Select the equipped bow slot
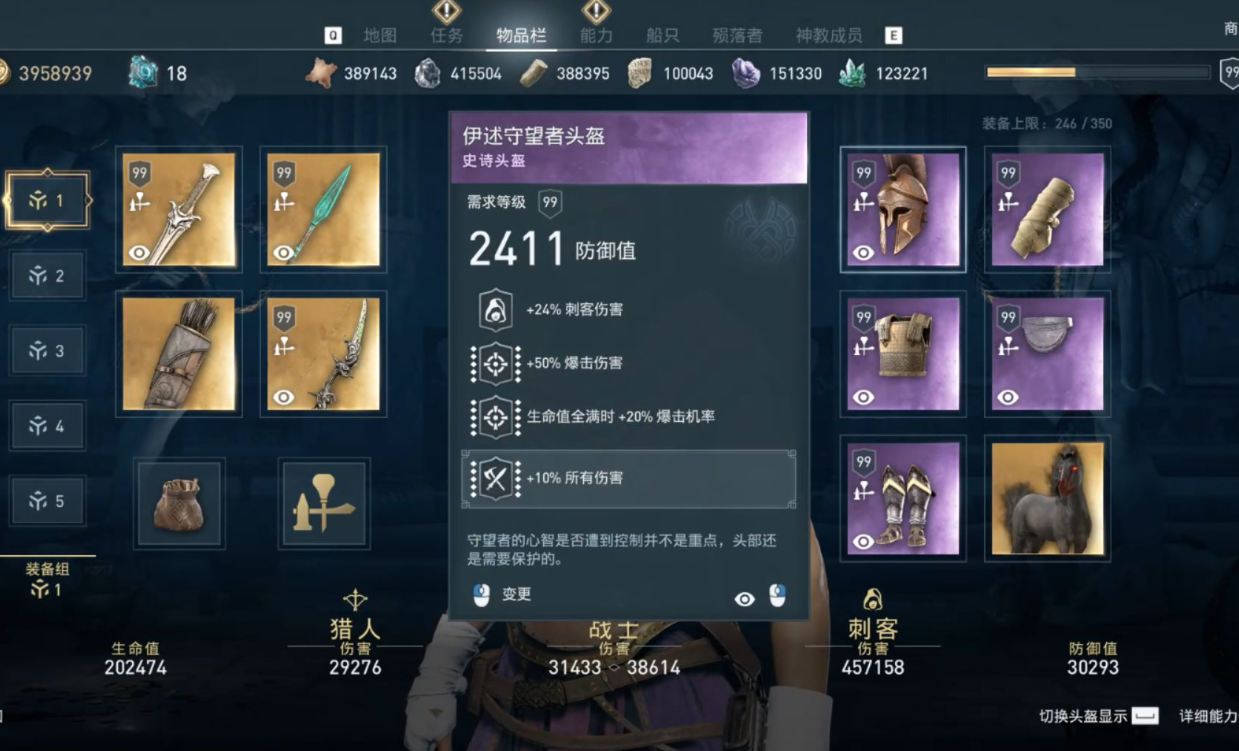 [323, 354]
